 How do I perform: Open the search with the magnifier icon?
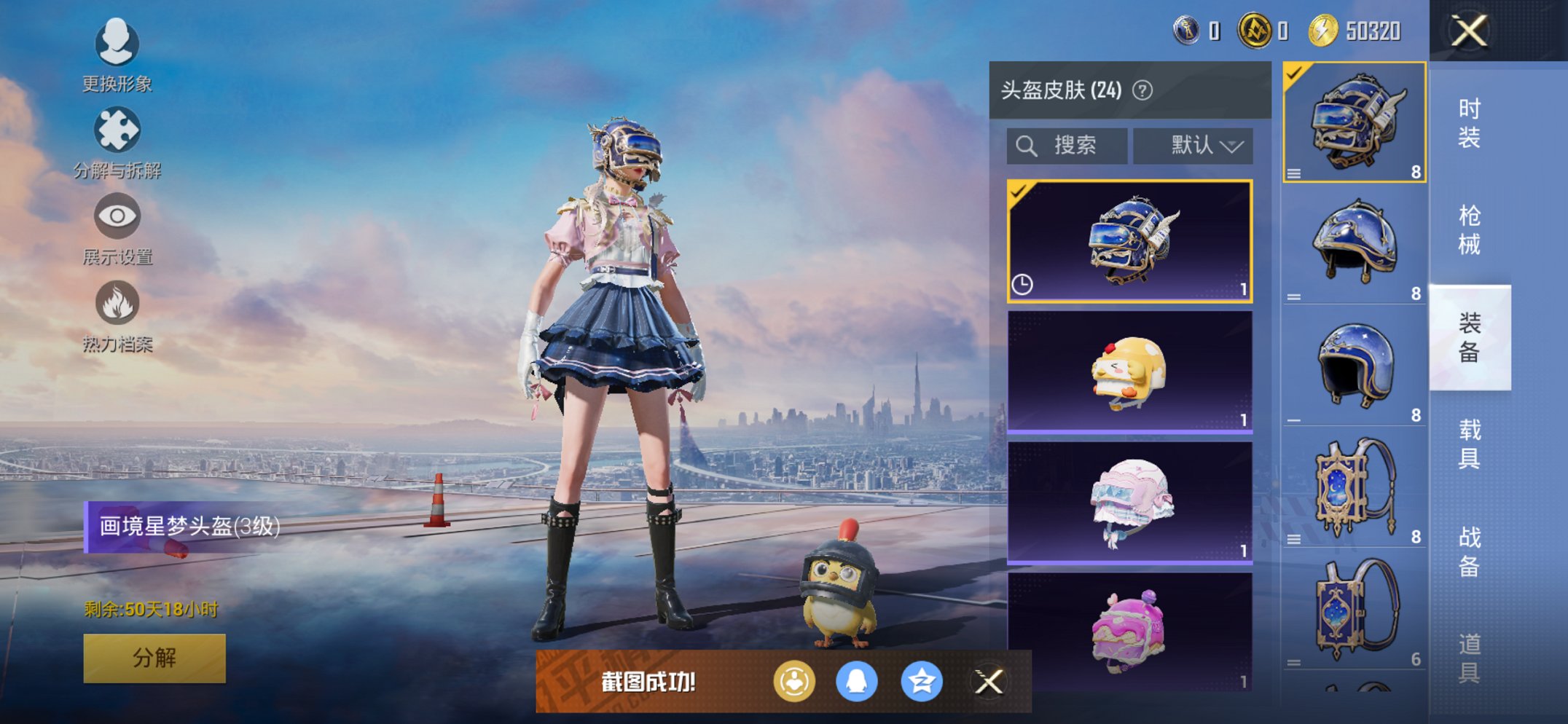[x=1027, y=145]
